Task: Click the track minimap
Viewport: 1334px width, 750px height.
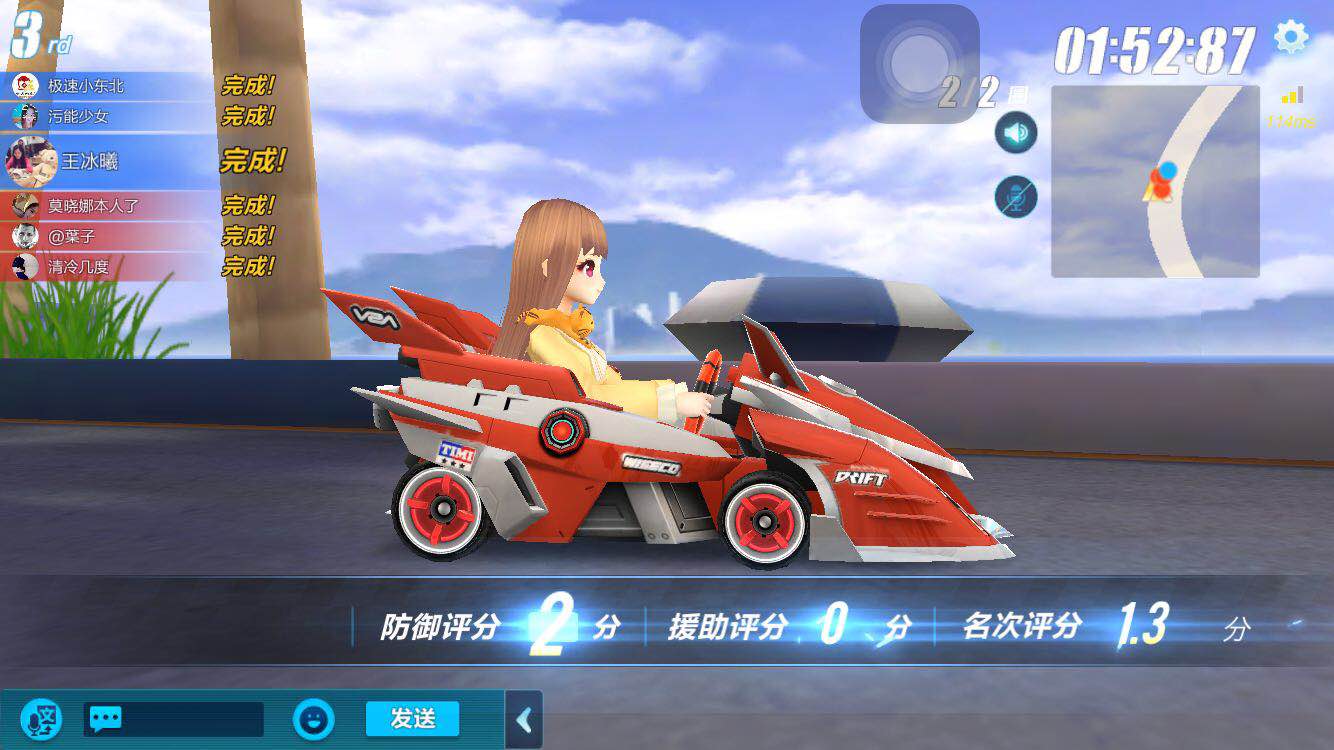Action: [1155, 181]
